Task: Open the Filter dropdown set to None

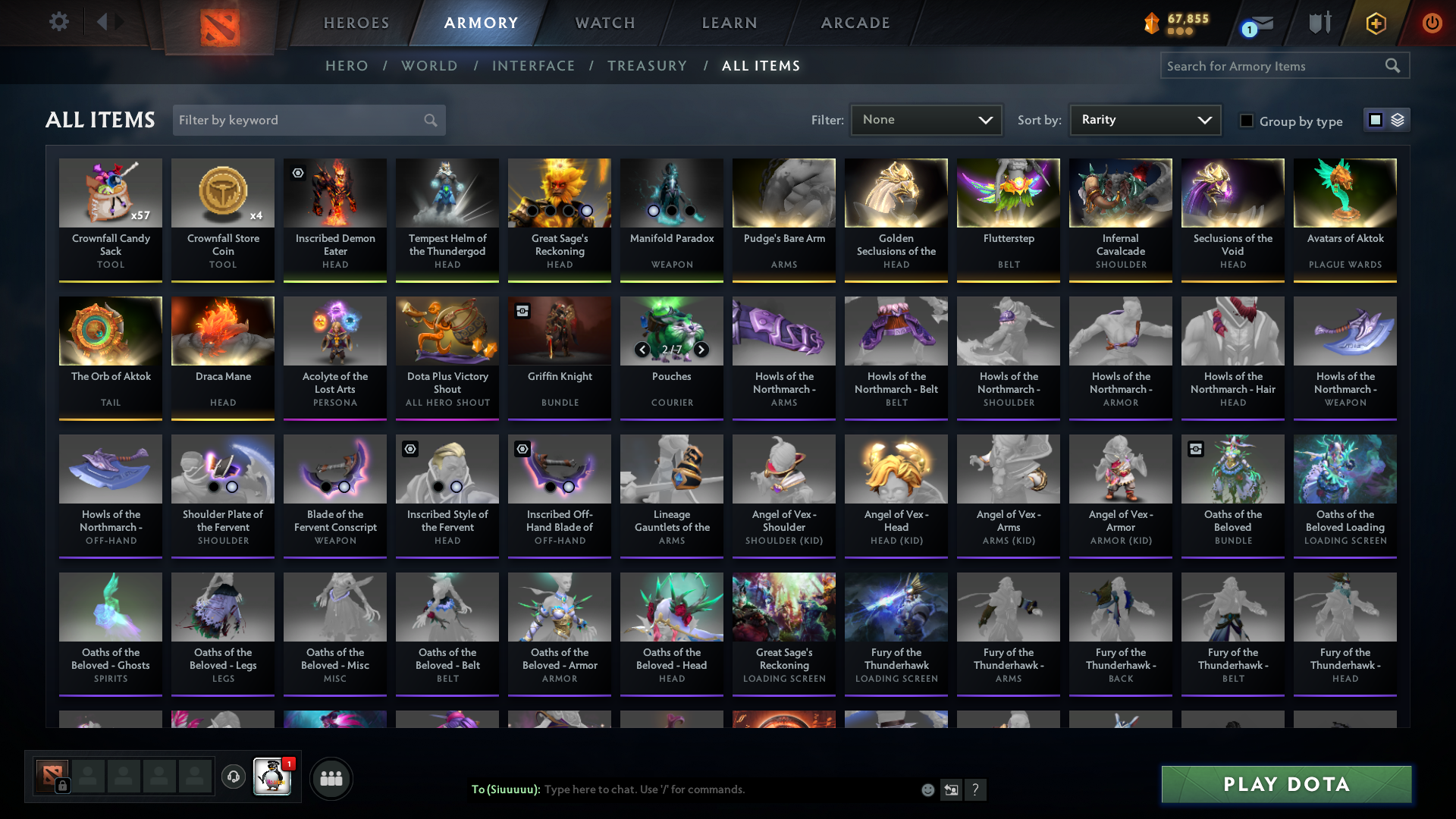Action: pyautogui.click(x=926, y=120)
